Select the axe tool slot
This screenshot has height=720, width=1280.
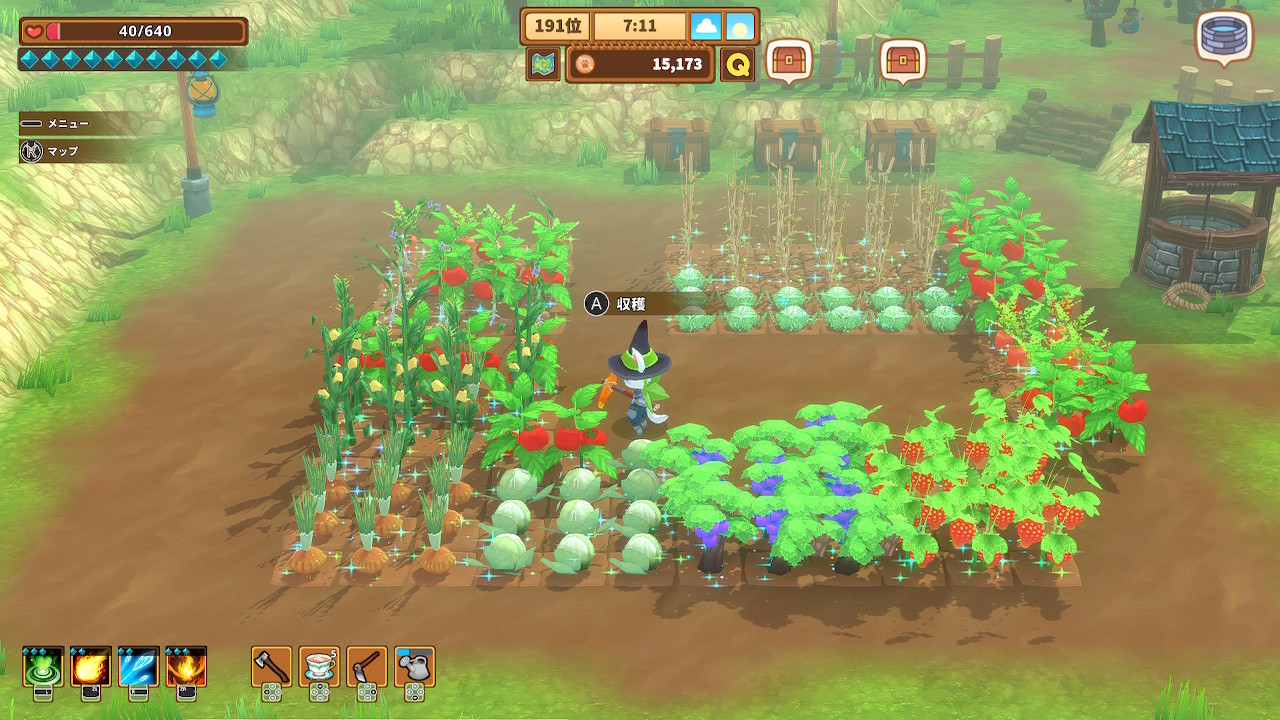tap(271, 667)
